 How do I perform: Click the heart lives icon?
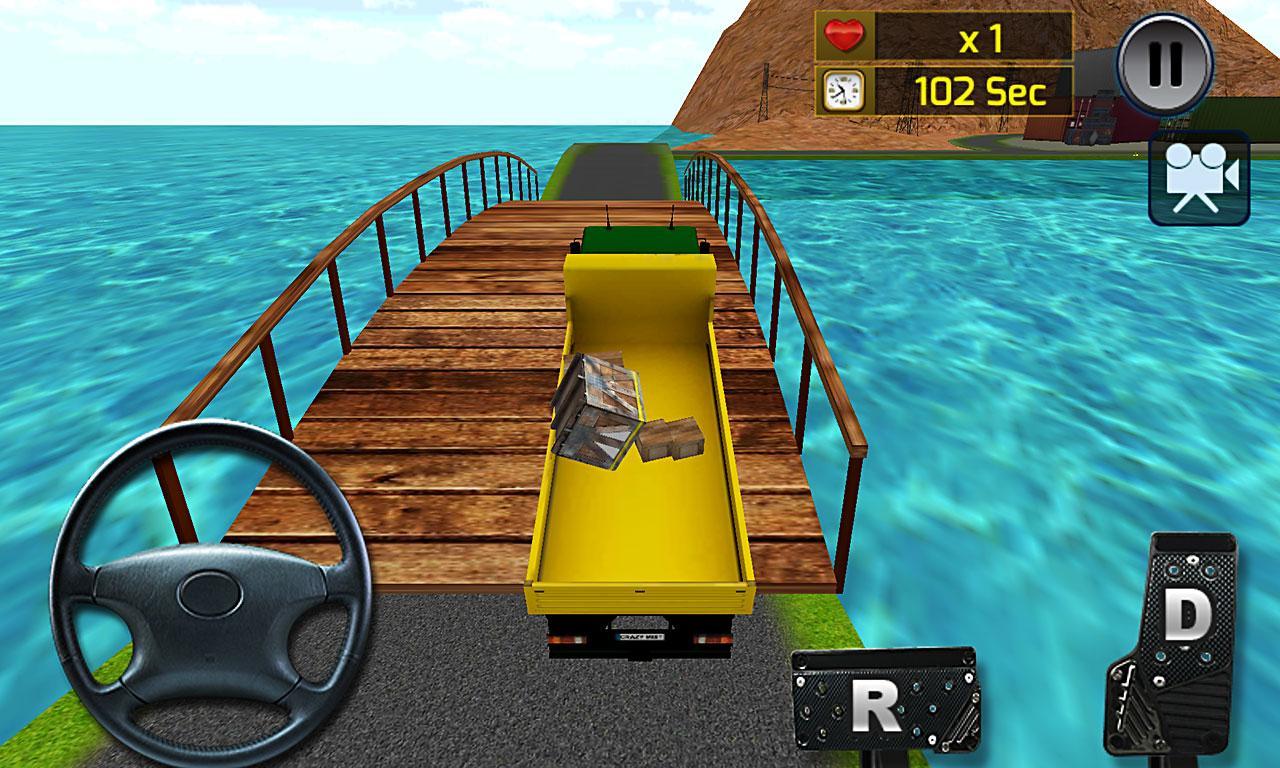843,37
